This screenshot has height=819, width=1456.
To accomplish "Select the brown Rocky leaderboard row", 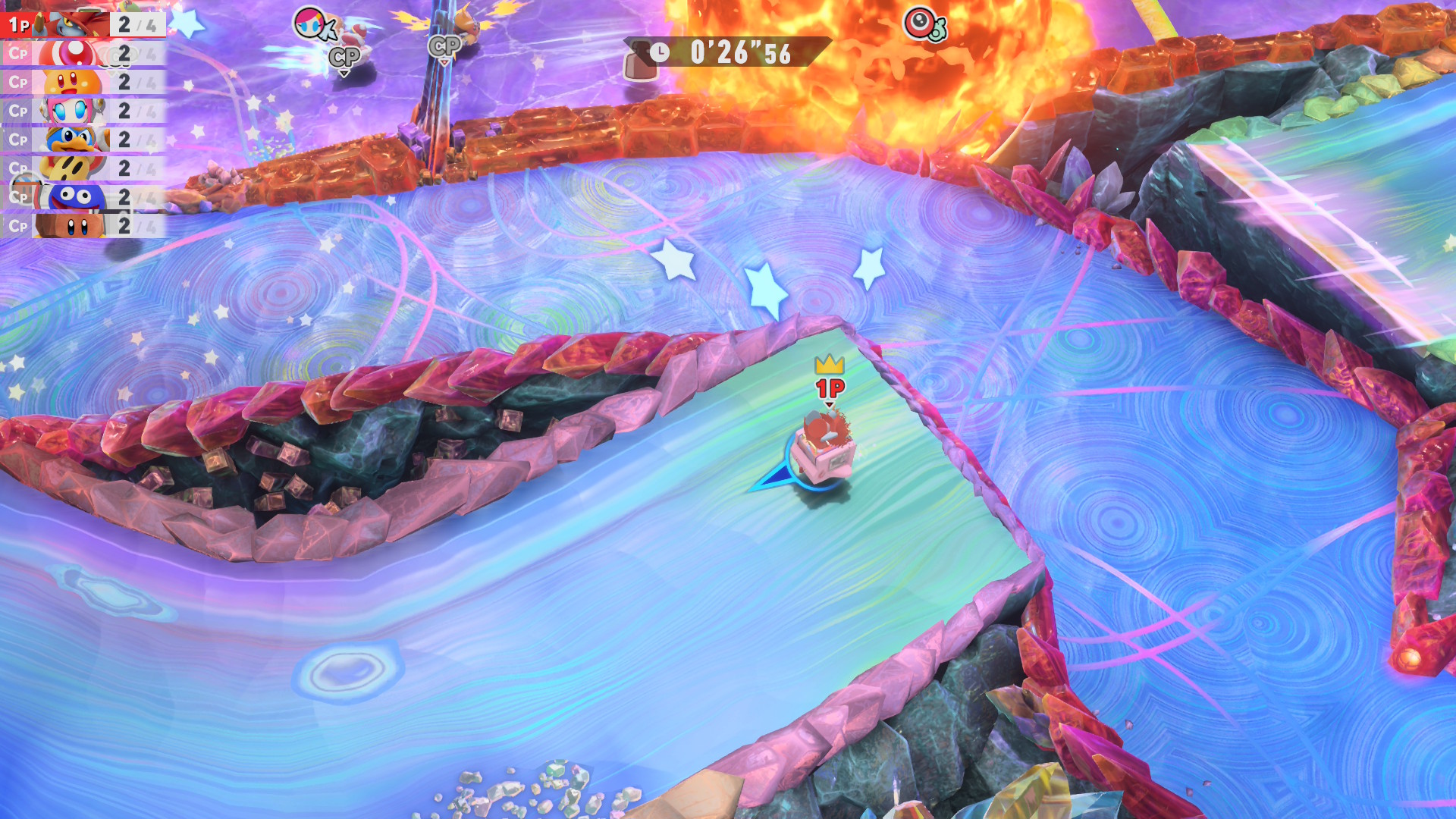I will tap(83, 226).
